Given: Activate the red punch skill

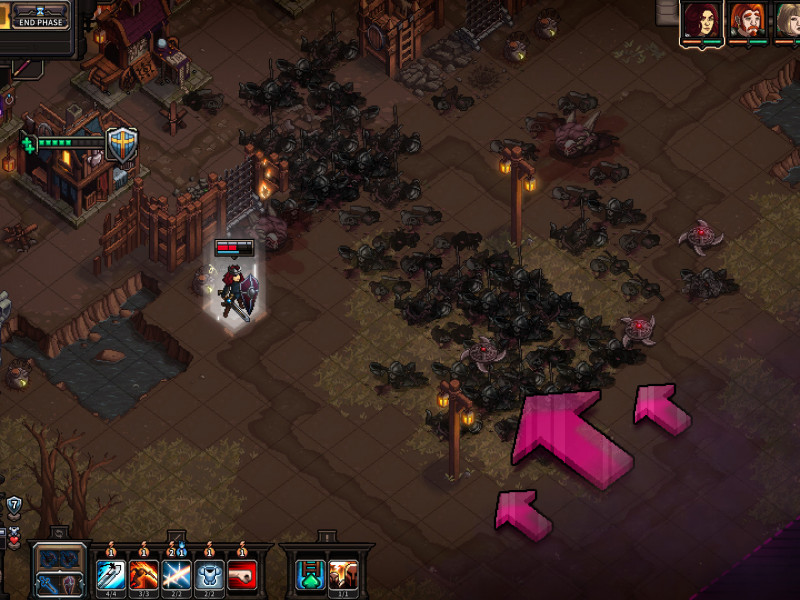Looking at the screenshot, I should coord(242,575).
